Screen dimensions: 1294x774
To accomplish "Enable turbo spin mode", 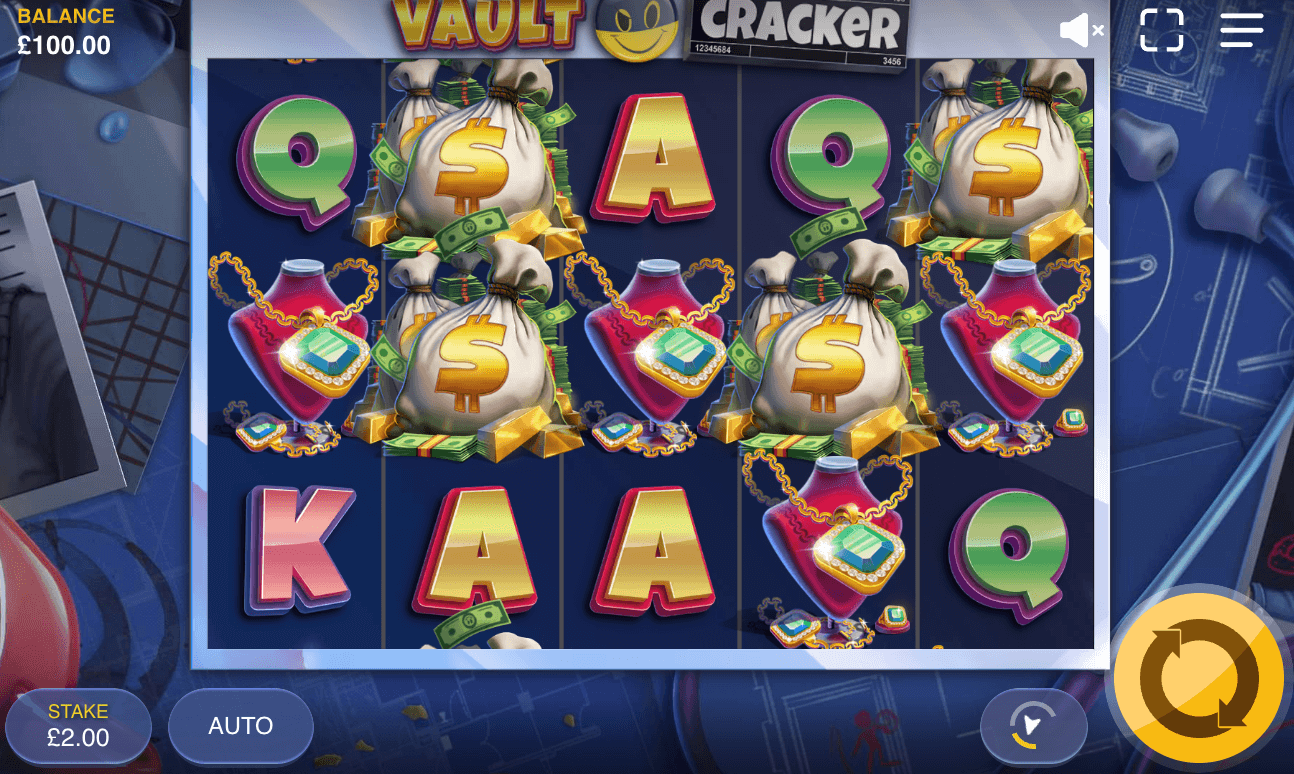I will pos(1035,727).
